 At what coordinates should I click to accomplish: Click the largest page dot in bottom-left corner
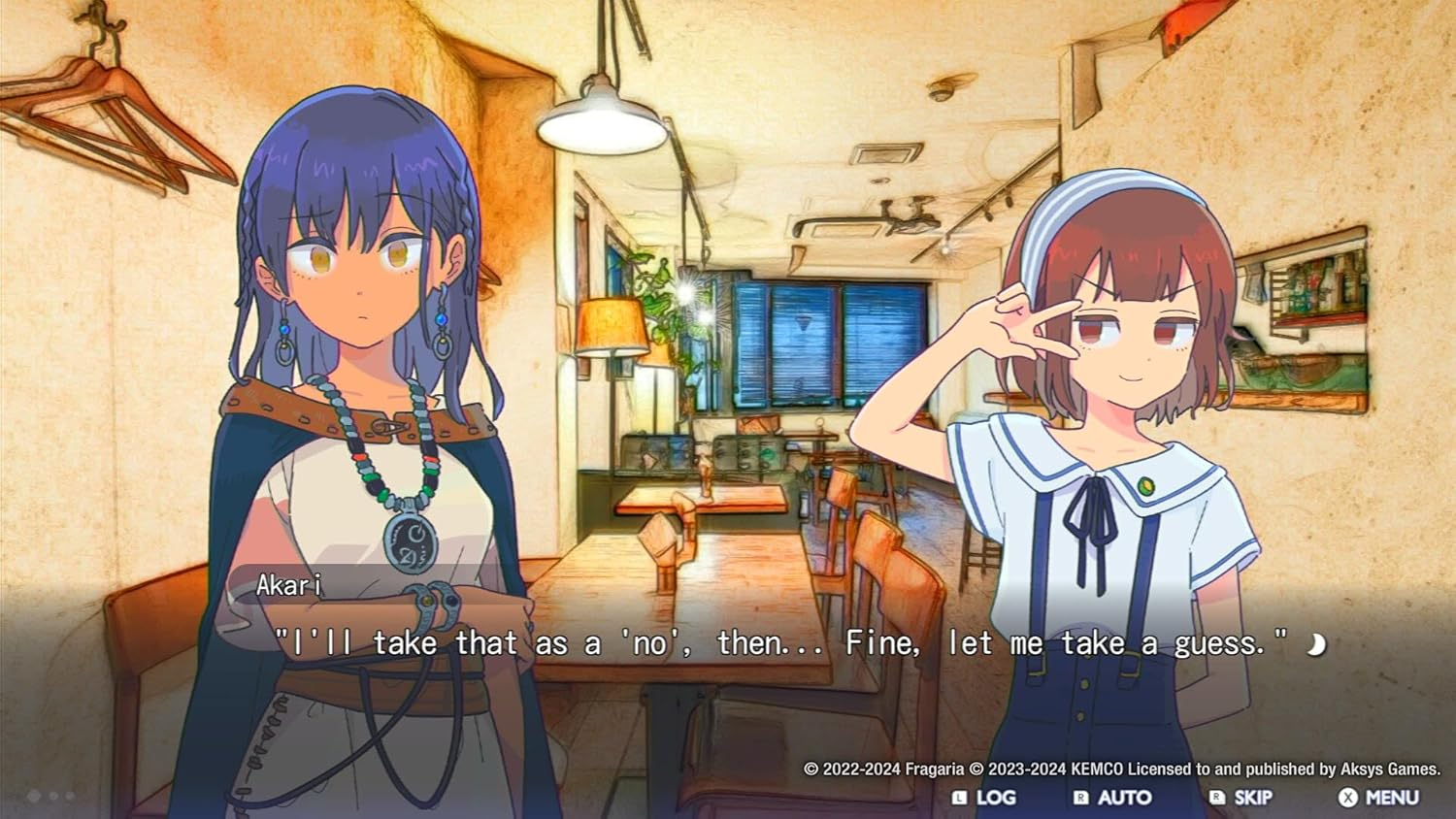click(32, 796)
